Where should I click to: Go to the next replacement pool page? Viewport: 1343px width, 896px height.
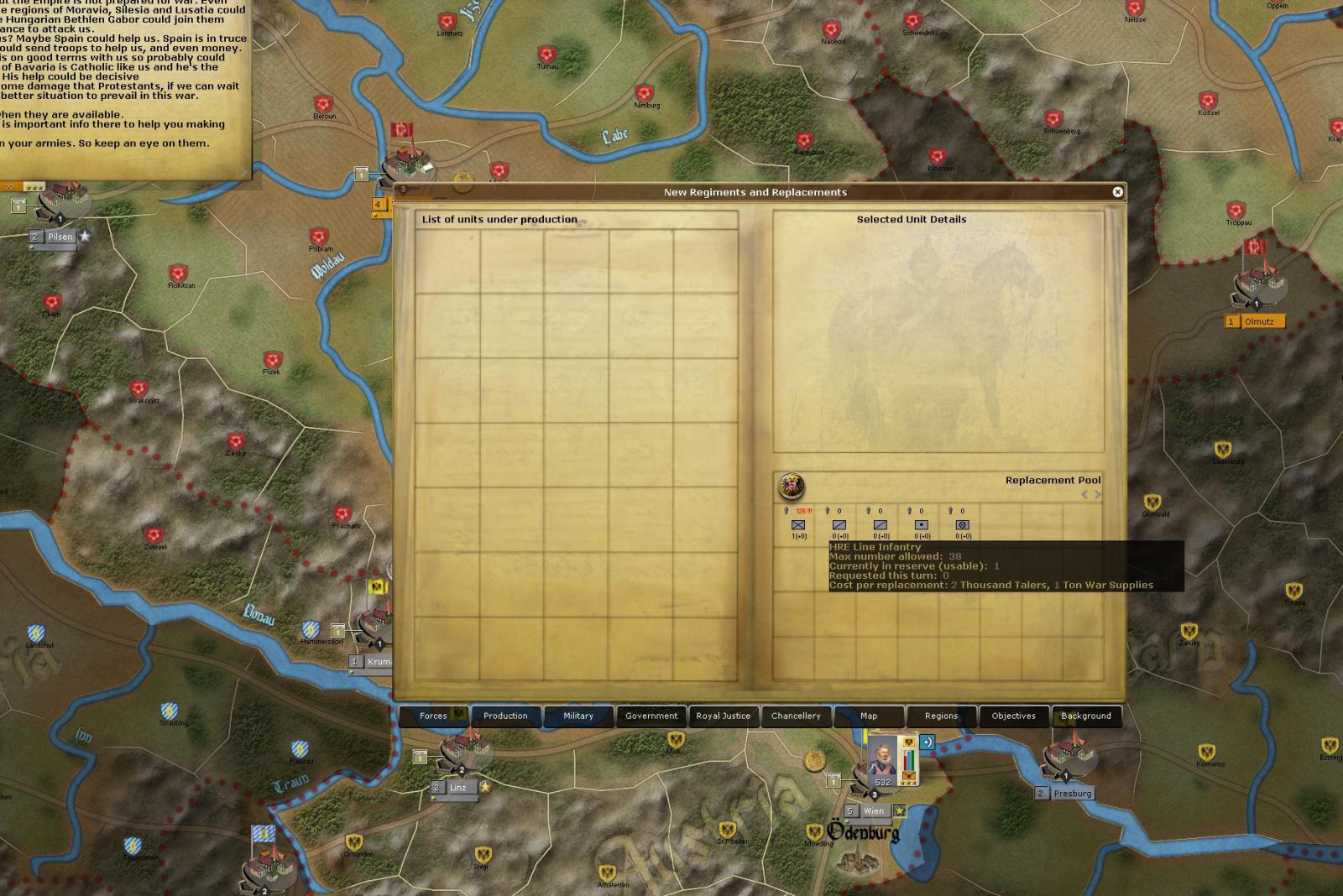[1097, 495]
